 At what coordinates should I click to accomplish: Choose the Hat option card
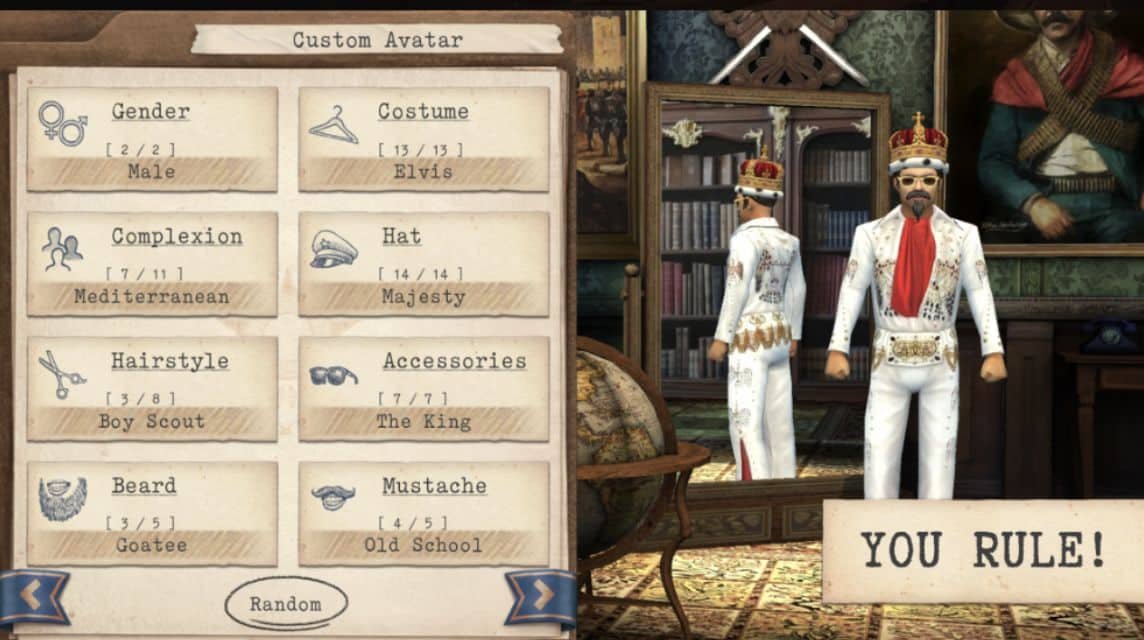tap(424, 264)
